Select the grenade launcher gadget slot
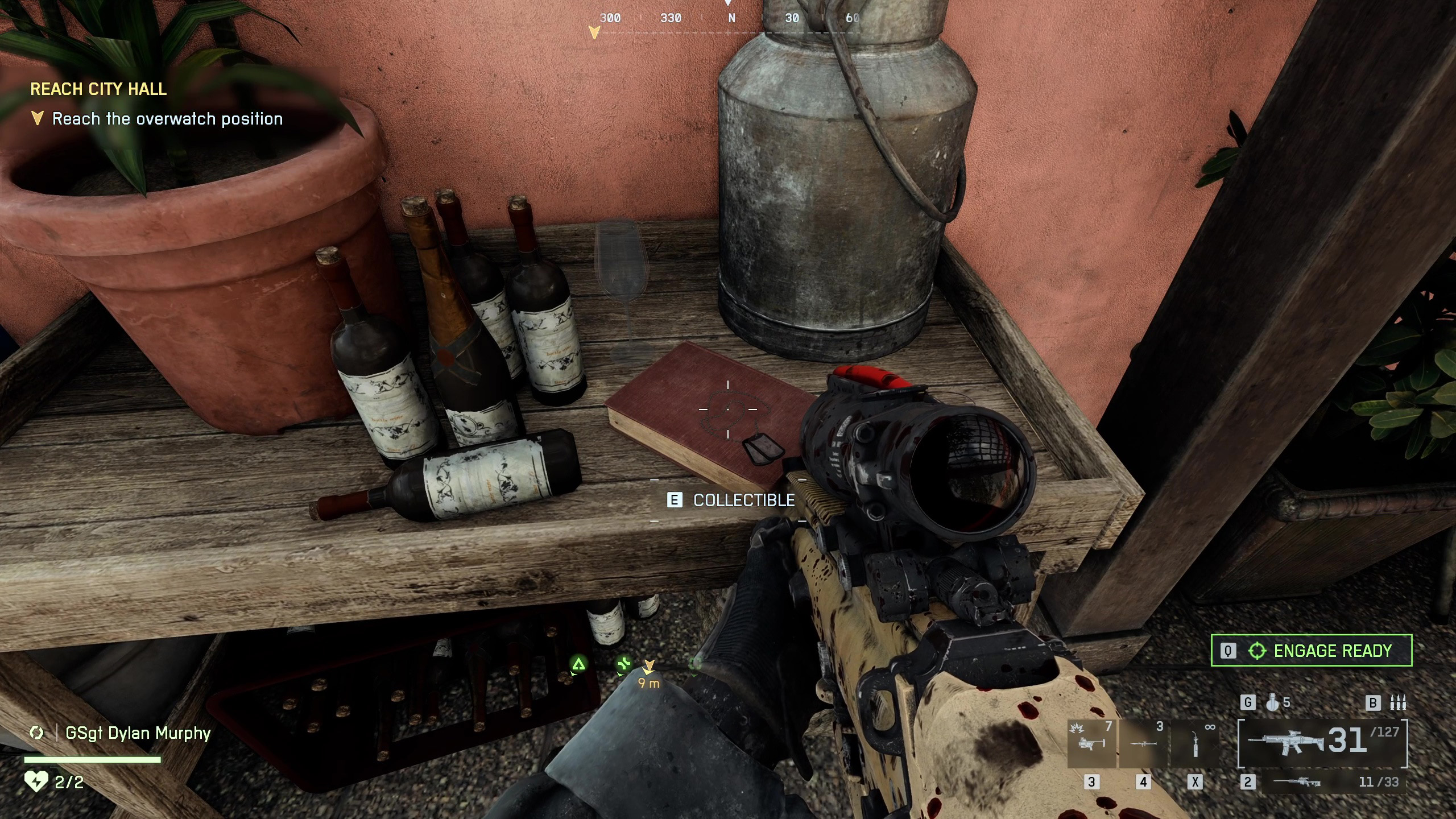Screen dimensions: 1456x819 pyautogui.click(x=1091, y=743)
